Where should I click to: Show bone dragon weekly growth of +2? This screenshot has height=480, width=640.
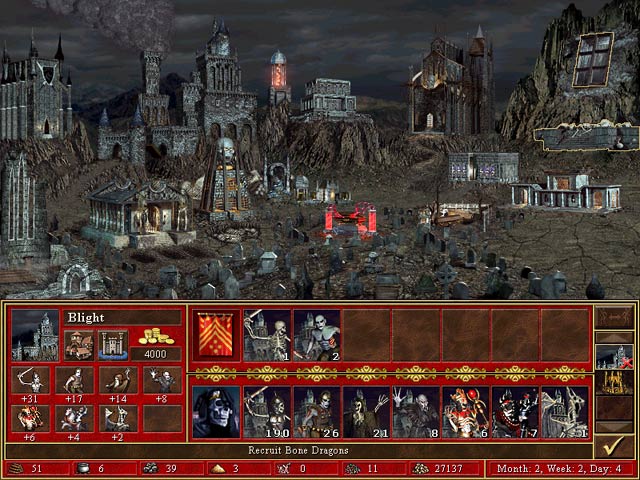pos(116,420)
